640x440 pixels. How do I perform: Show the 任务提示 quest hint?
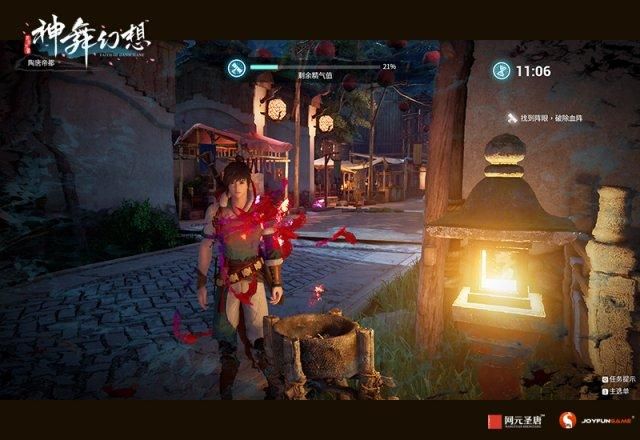click(x=621, y=380)
